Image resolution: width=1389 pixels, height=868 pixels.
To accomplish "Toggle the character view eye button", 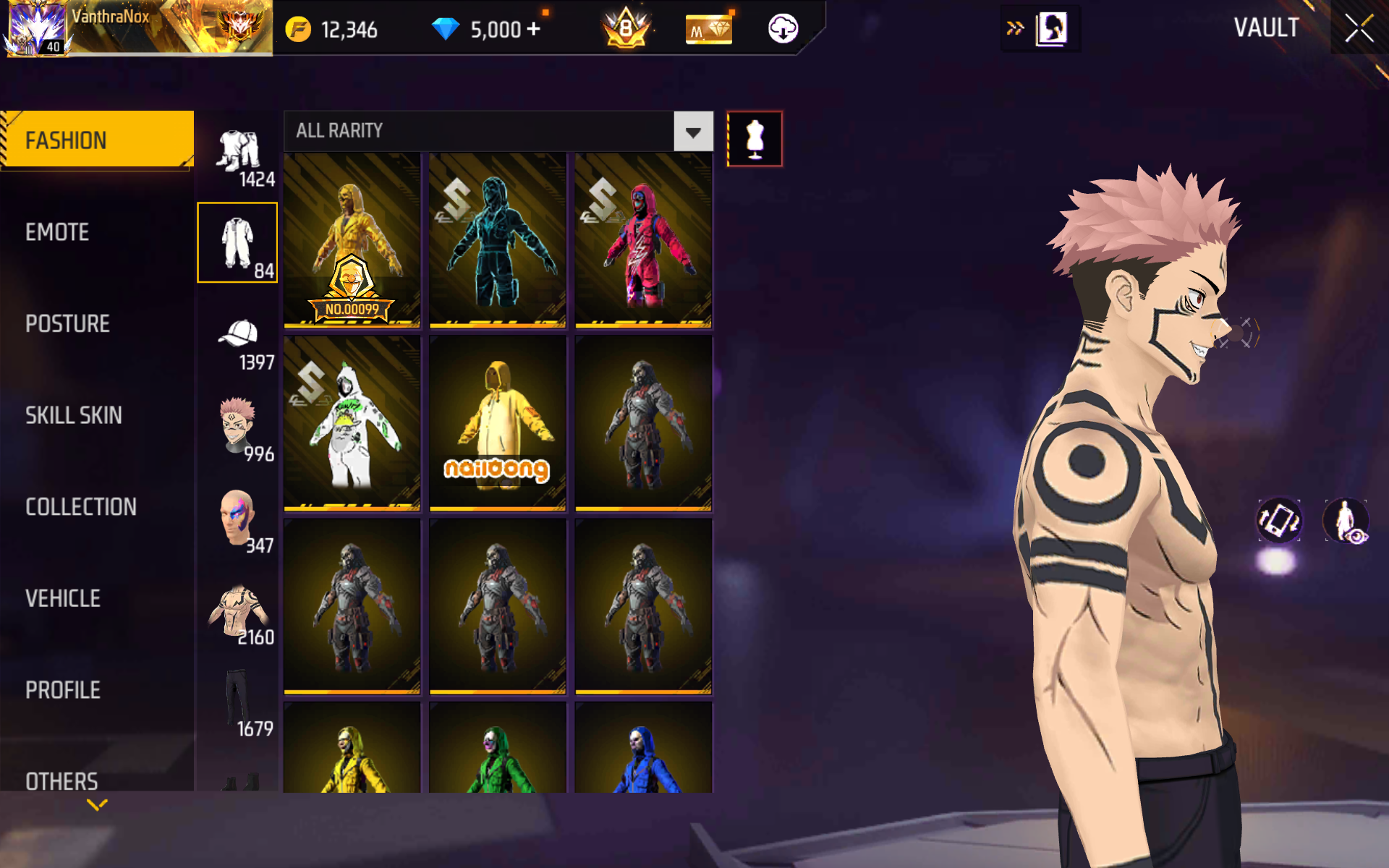I will (x=1346, y=521).
